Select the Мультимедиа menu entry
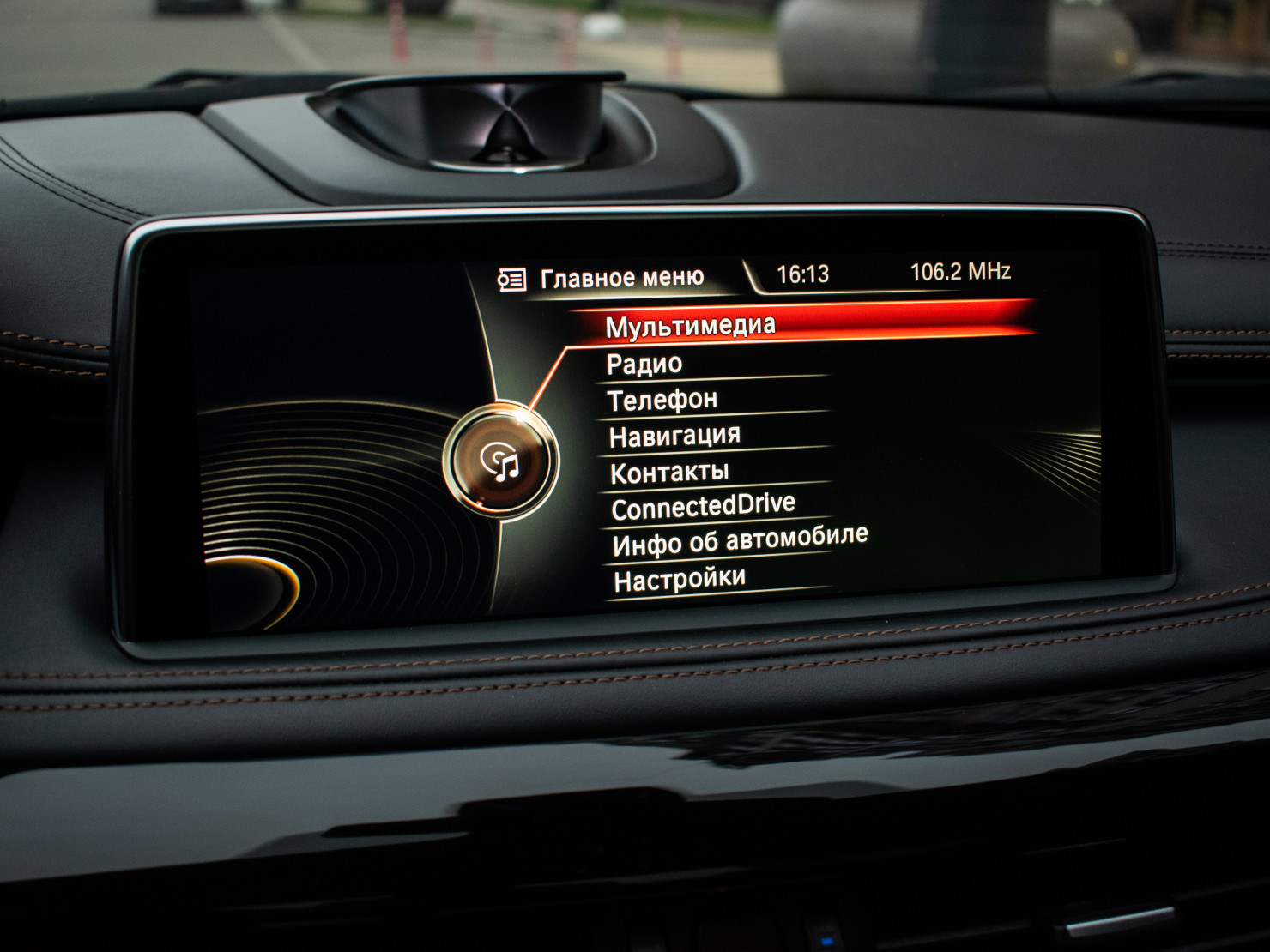This screenshot has height=952, width=1270. click(691, 326)
